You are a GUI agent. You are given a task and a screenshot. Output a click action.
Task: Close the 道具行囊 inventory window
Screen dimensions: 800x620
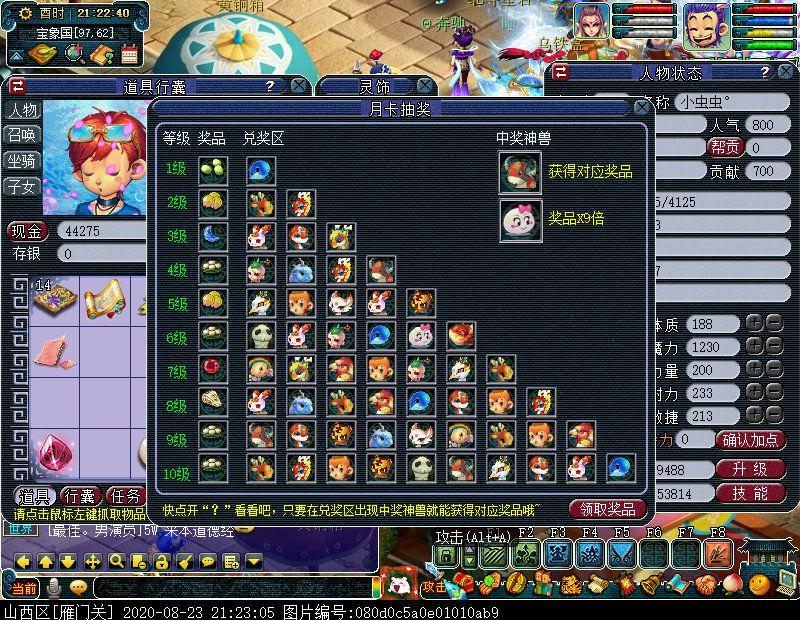coord(298,85)
